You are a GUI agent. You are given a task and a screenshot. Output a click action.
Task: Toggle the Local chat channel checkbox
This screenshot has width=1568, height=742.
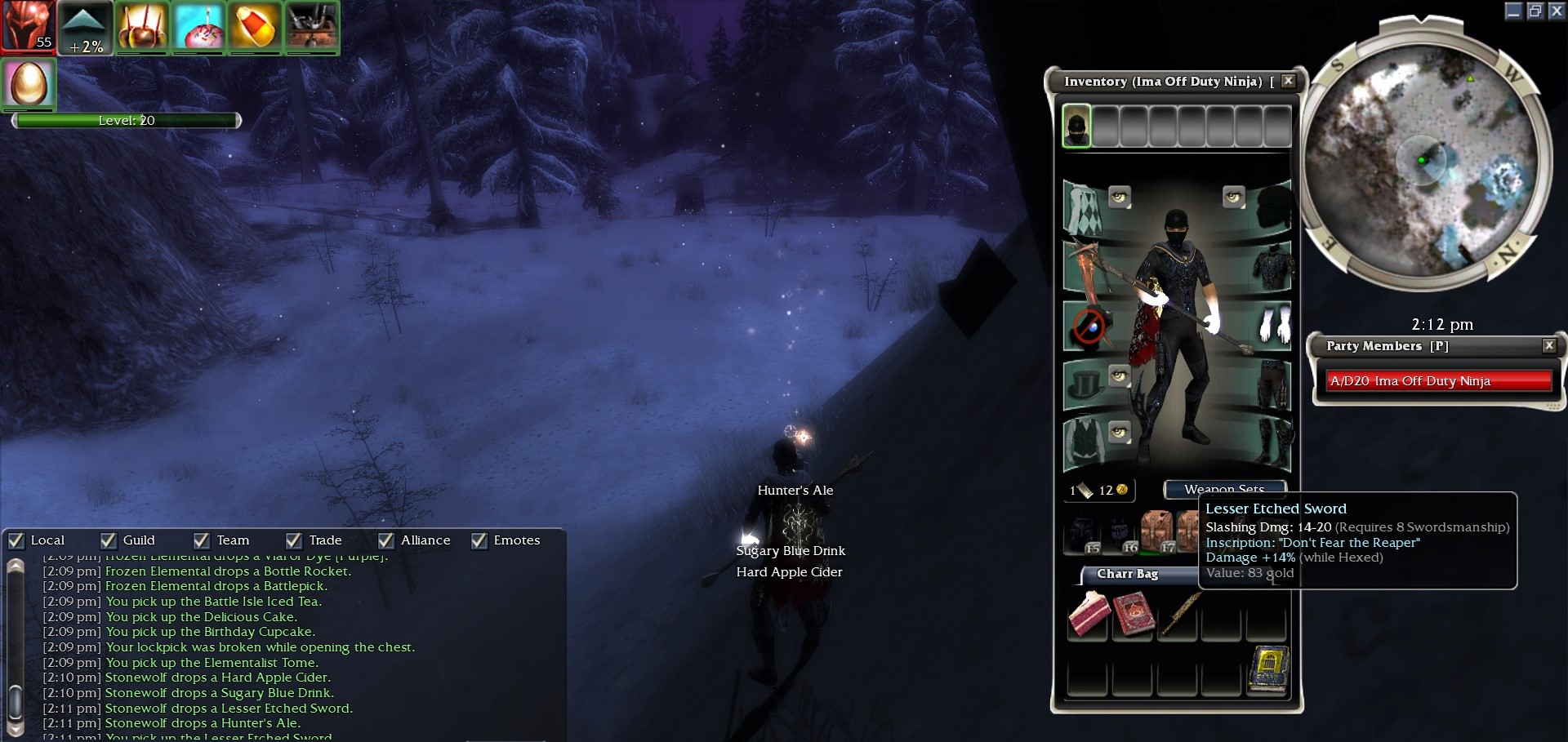tap(16, 540)
